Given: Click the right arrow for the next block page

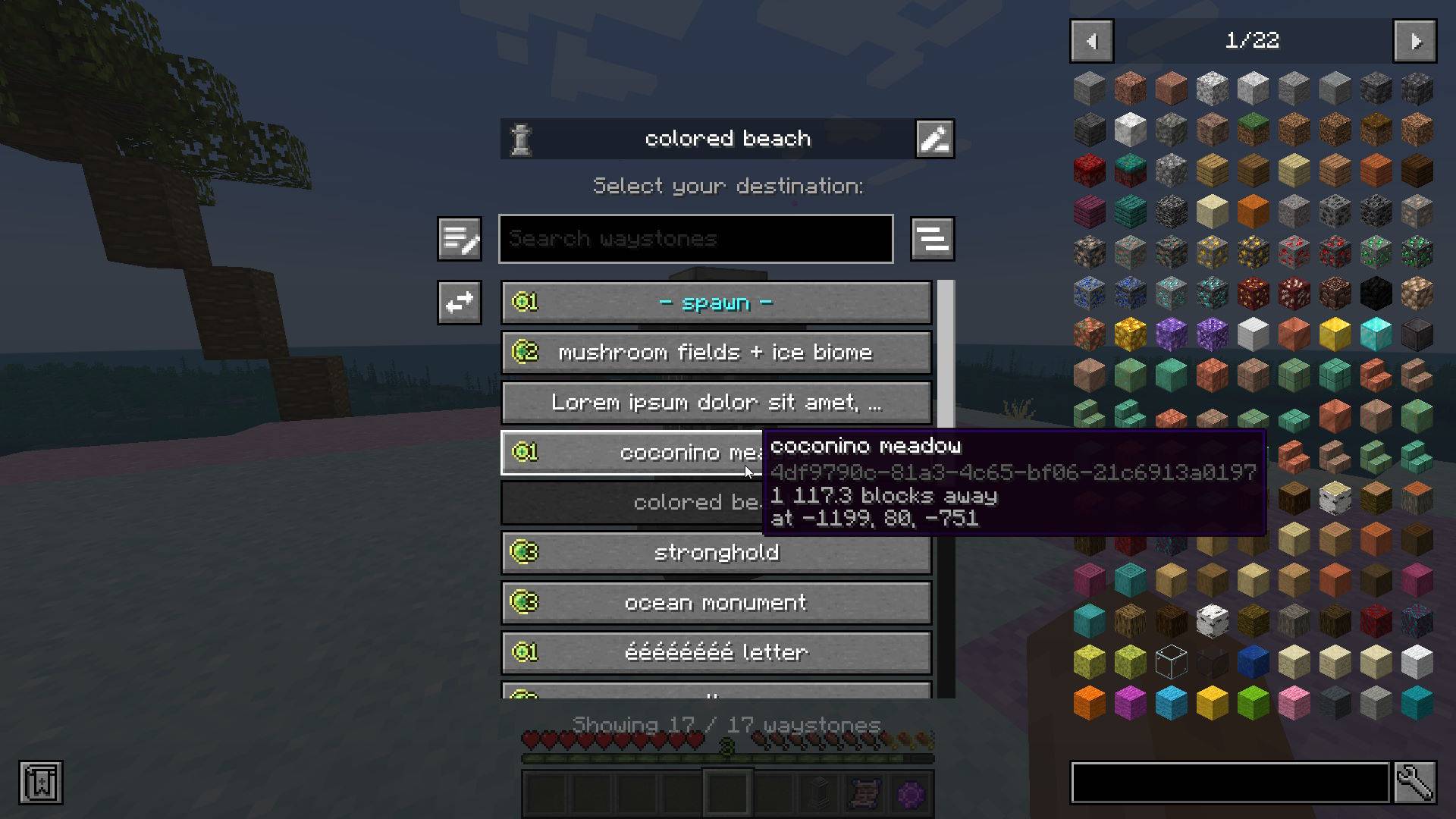Looking at the screenshot, I should (x=1415, y=41).
